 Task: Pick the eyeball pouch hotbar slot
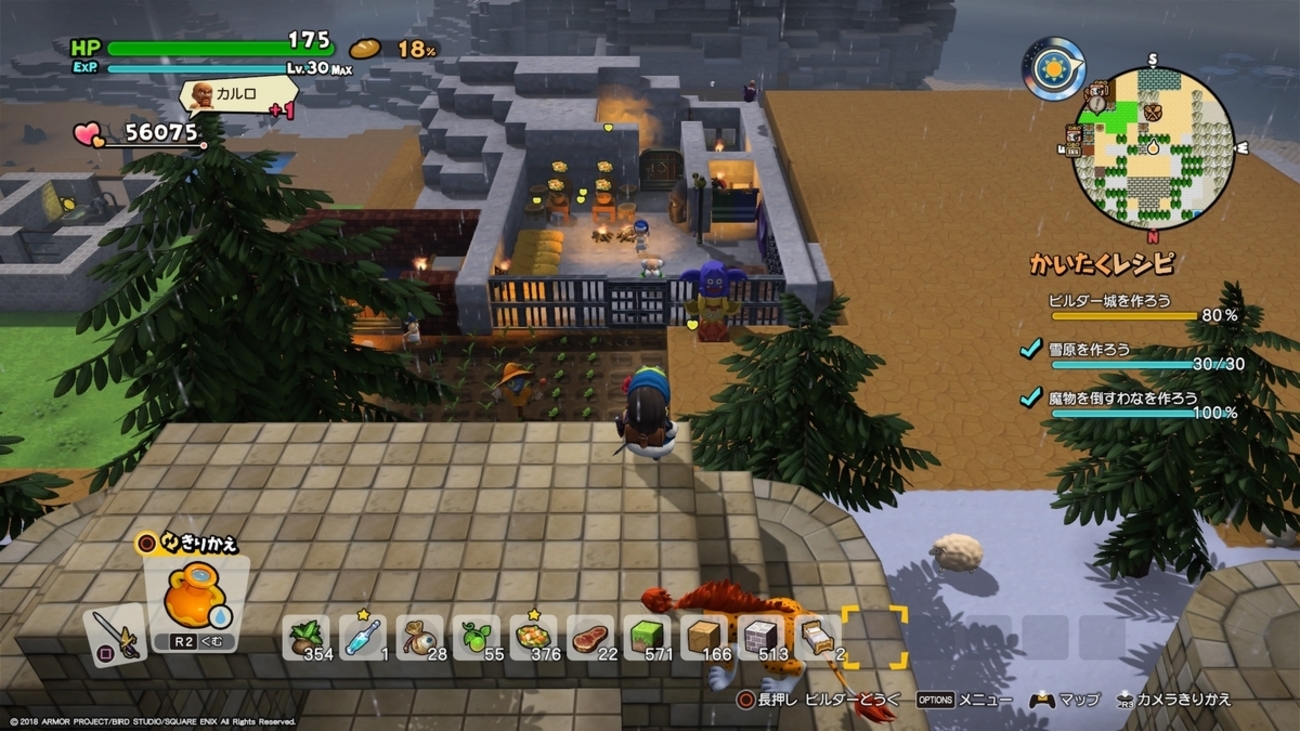tap(419, 638)
